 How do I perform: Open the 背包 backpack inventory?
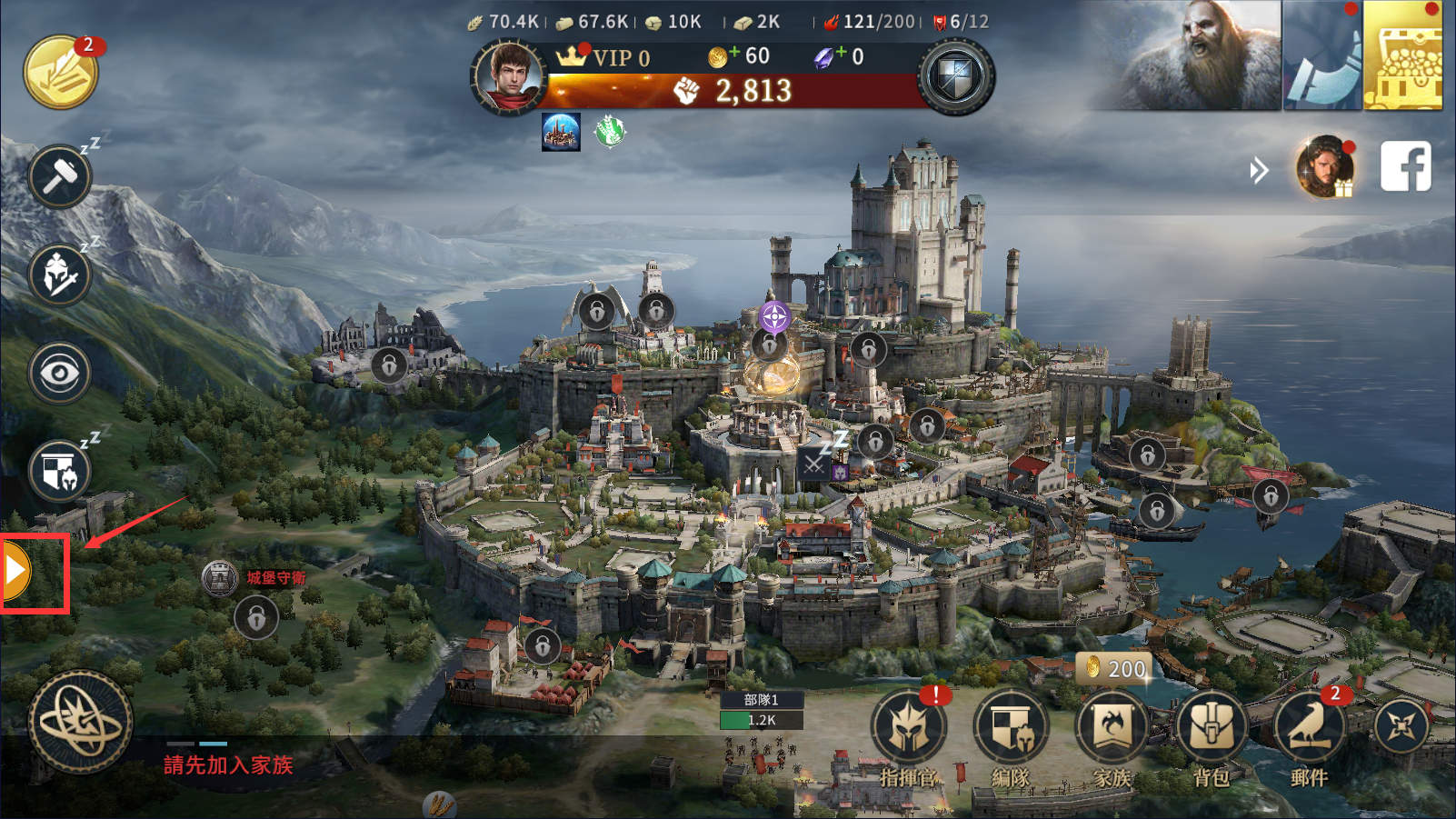click(x=1212, y=730)
